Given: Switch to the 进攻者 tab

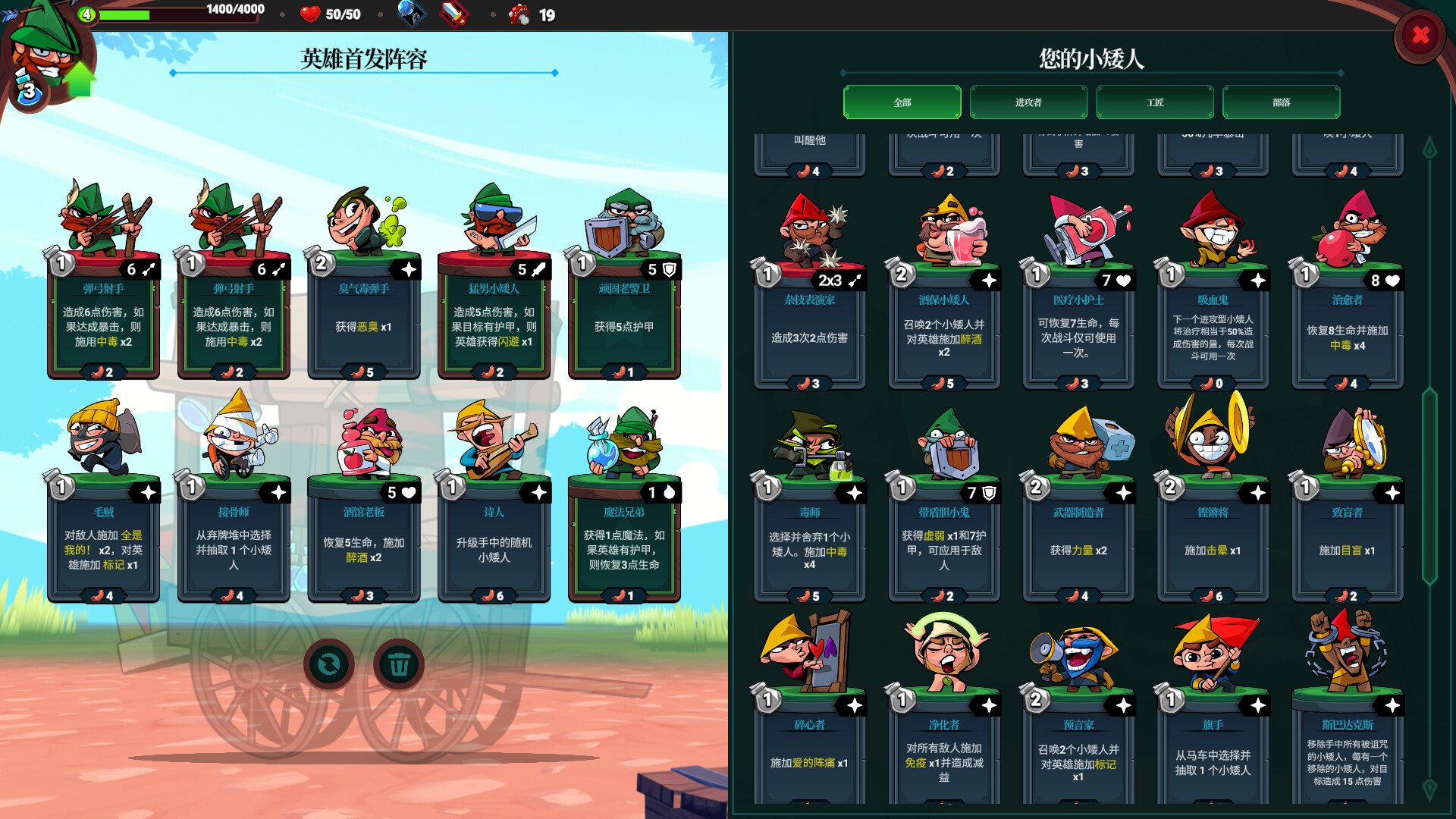Looking at the screenshot, I should pyautogui.click(x=1028, y=101).
